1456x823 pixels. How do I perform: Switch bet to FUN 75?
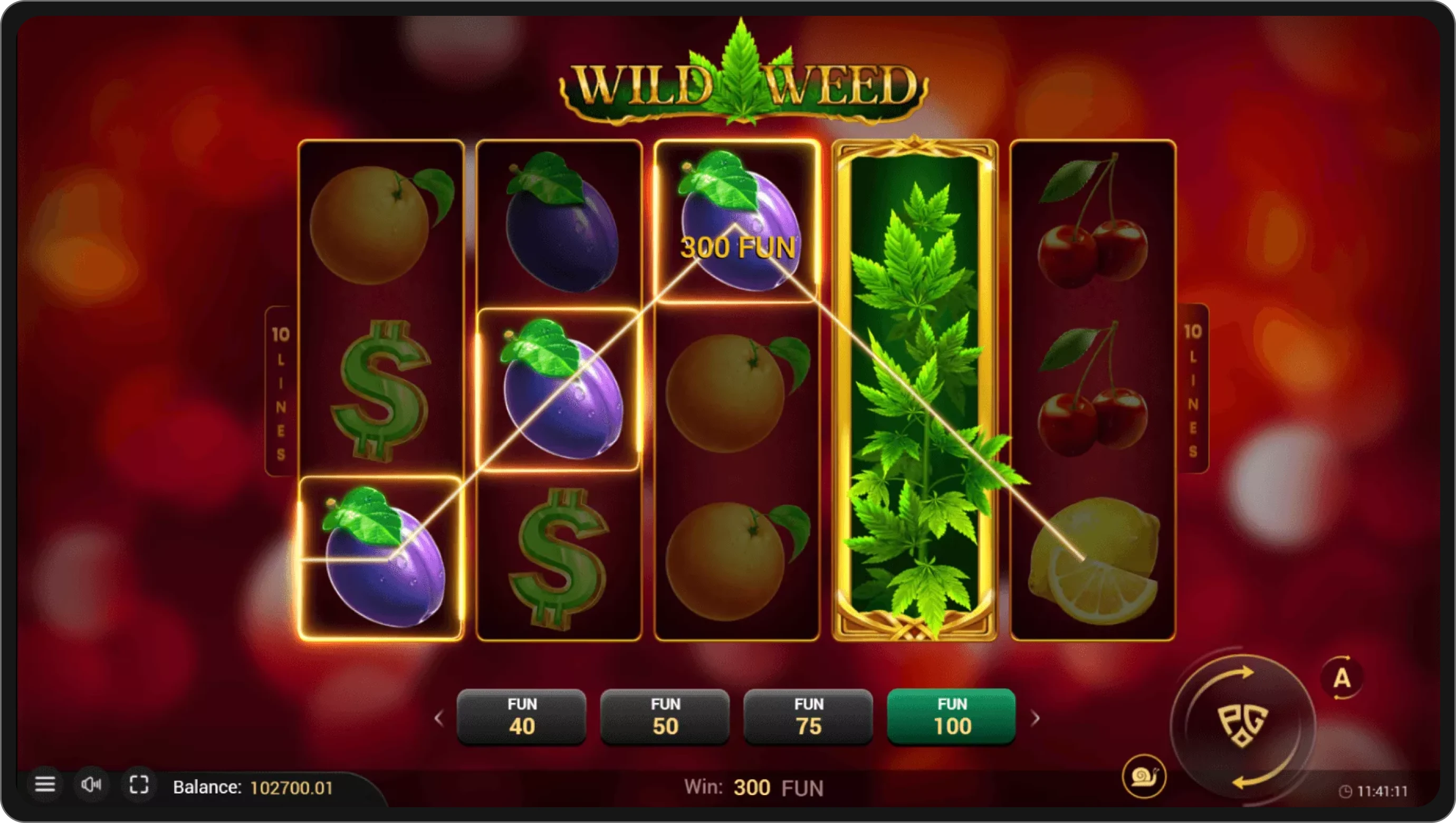tap(808, 717)
